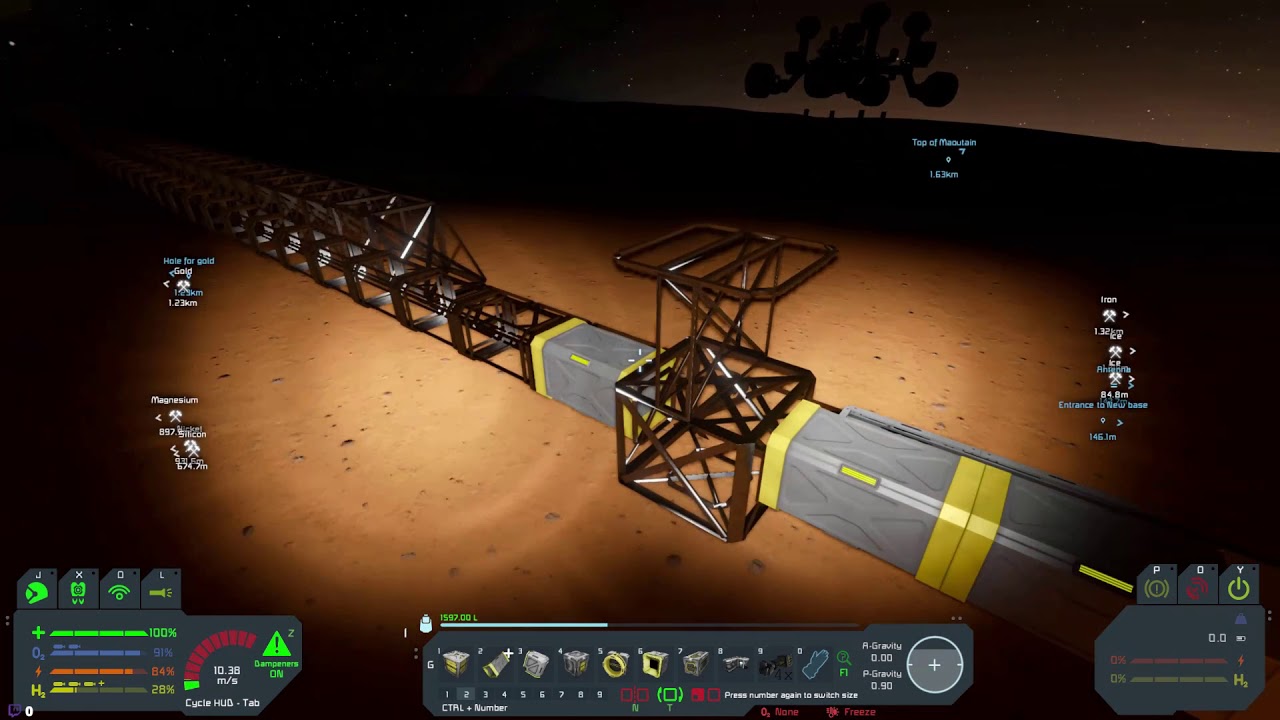Click the green power button icon

[1239, 589]
